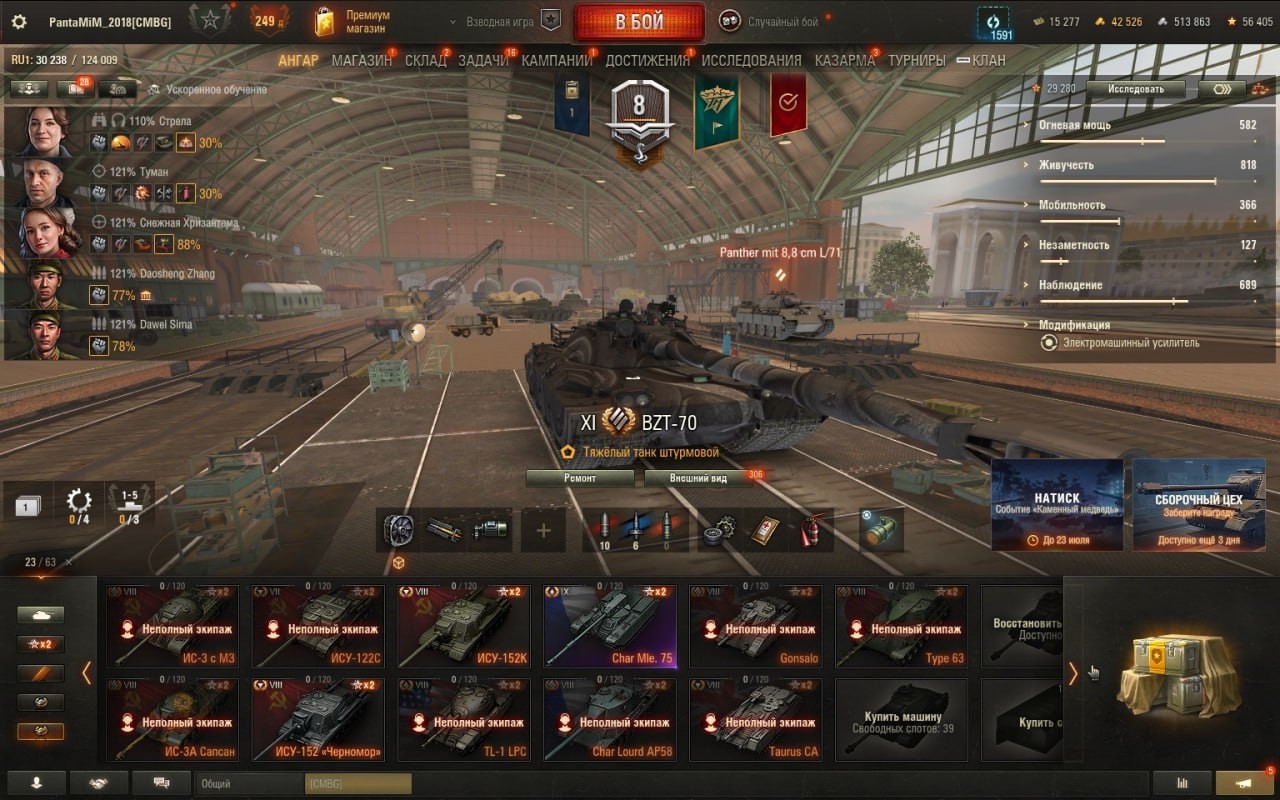Open the settings gear menu

(19, 22)
